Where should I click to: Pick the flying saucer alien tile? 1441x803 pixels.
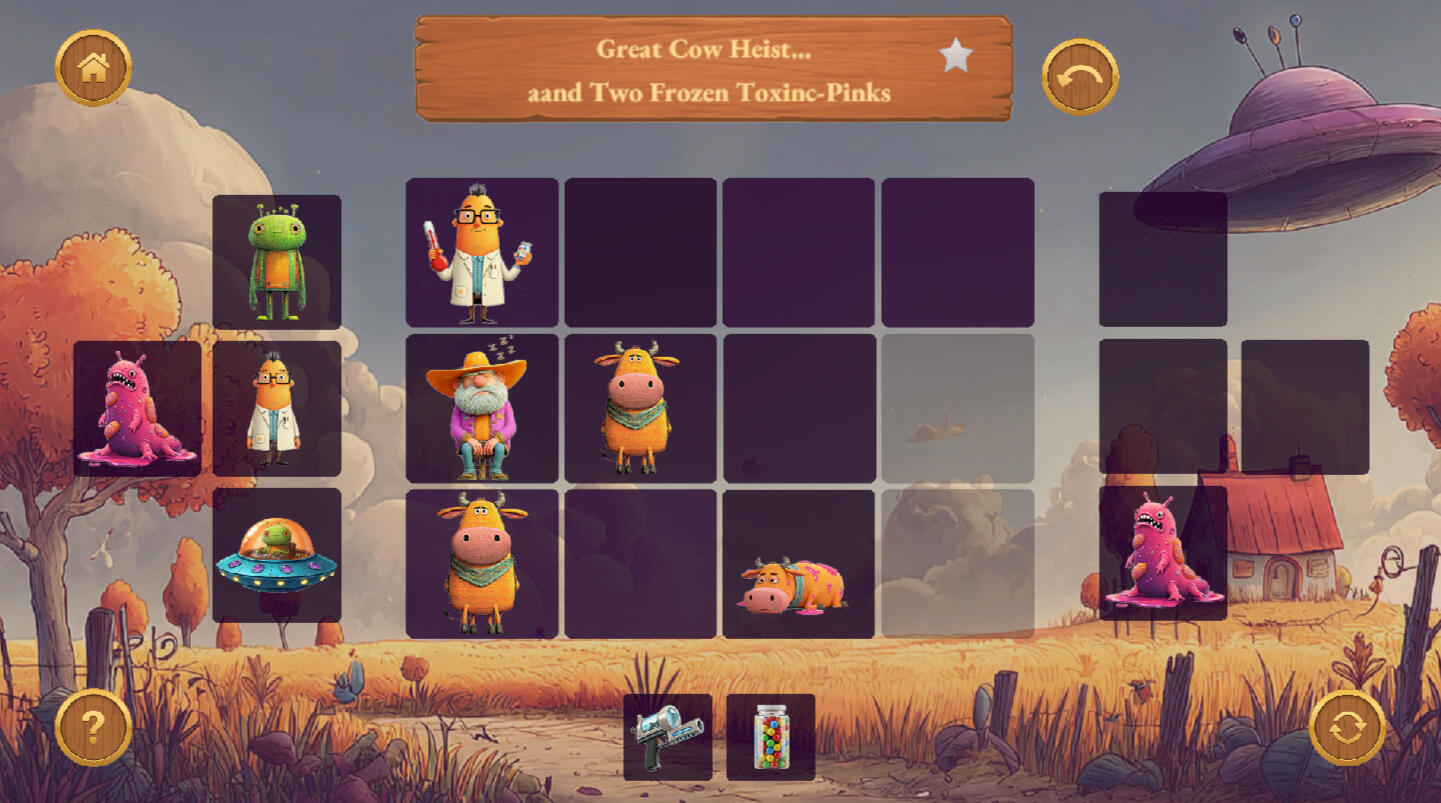[x=277, y=556]
